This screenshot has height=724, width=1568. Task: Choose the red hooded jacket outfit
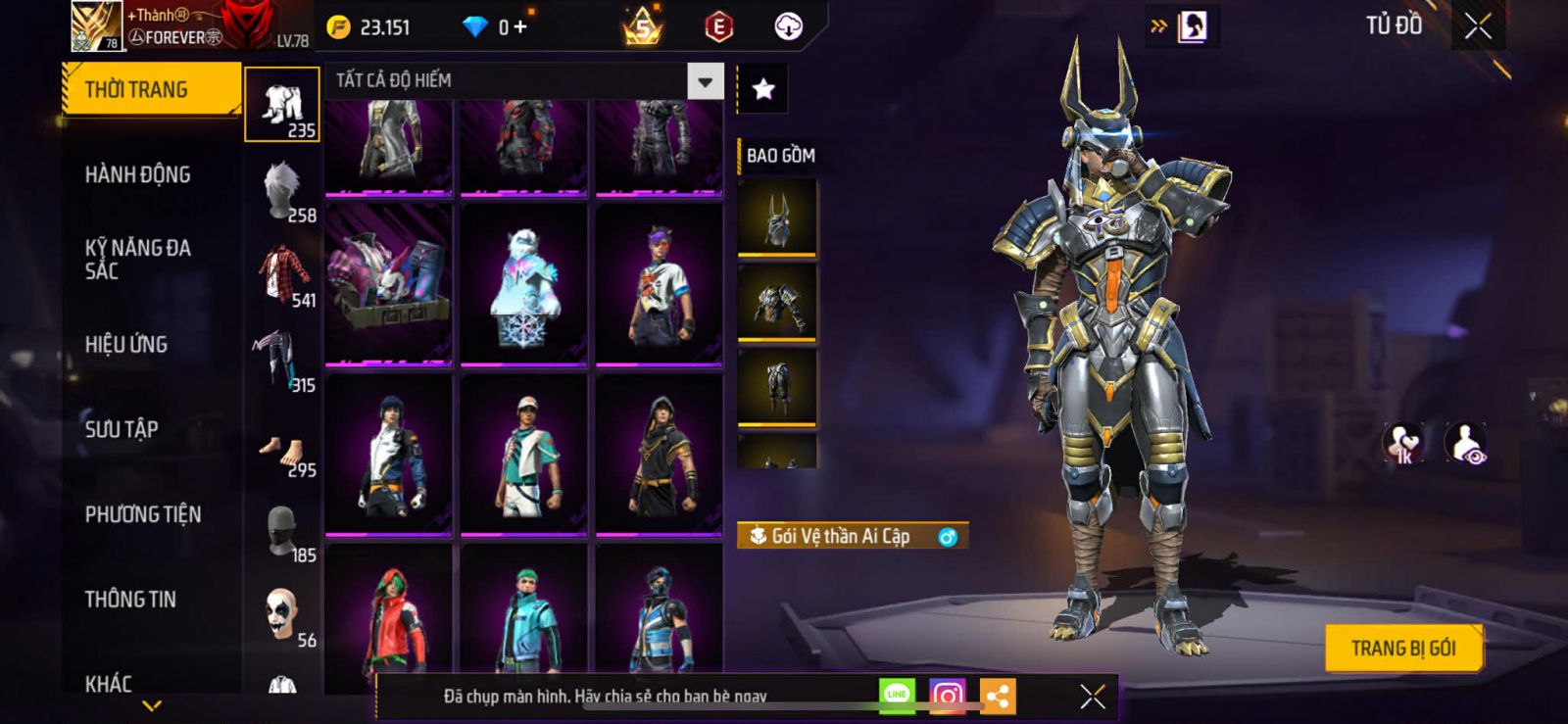(x=389, y=617)
